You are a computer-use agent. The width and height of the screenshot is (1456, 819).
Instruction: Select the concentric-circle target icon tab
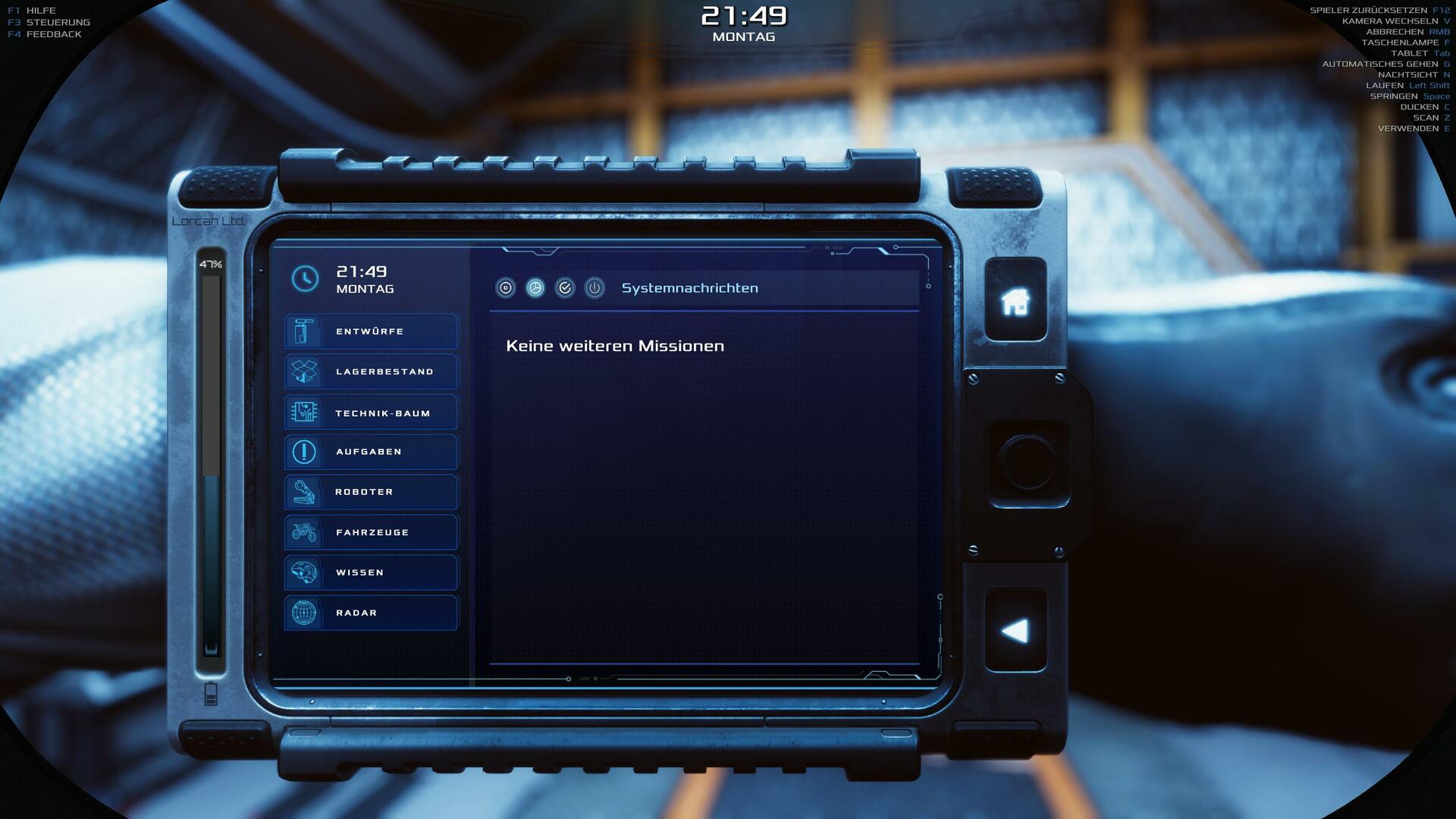click(506, 288)
